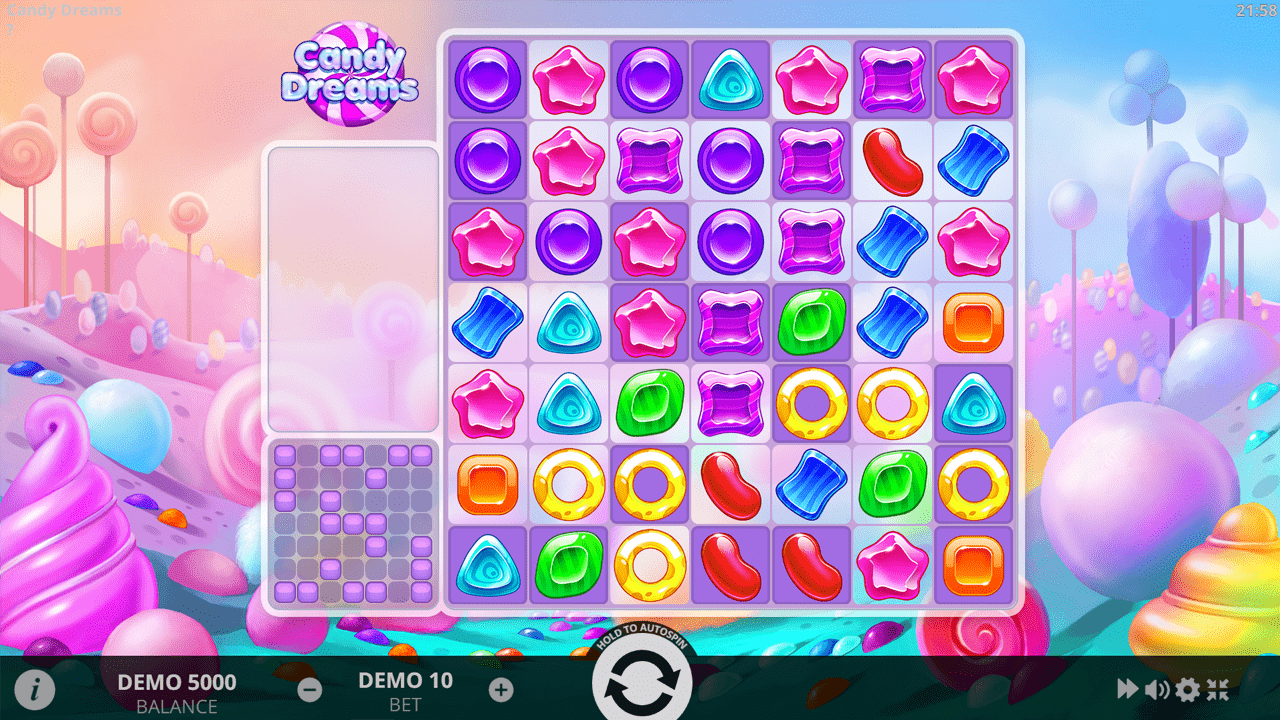Viewport: 1280px width, 720px height.
Task: Click the orange square candy symbol
Action: click(973, 324)
